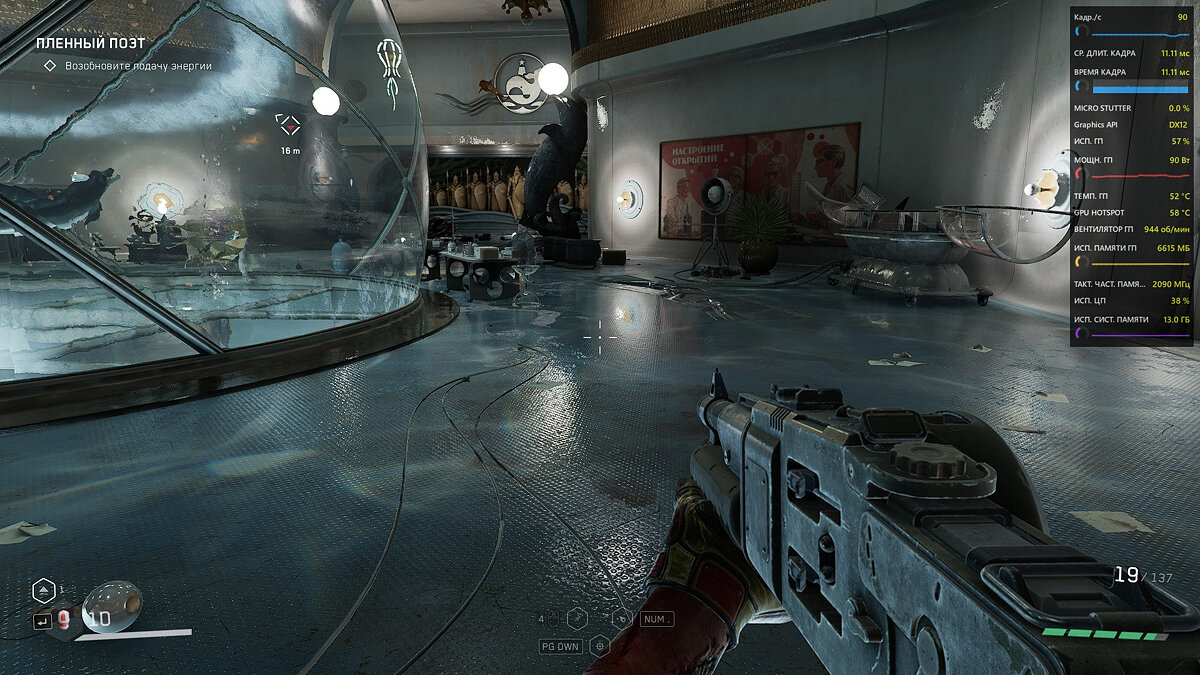Viewport: 1200px width, 675px height.
Task: Click the hexagon icon with up arrow
Action: 43,590
